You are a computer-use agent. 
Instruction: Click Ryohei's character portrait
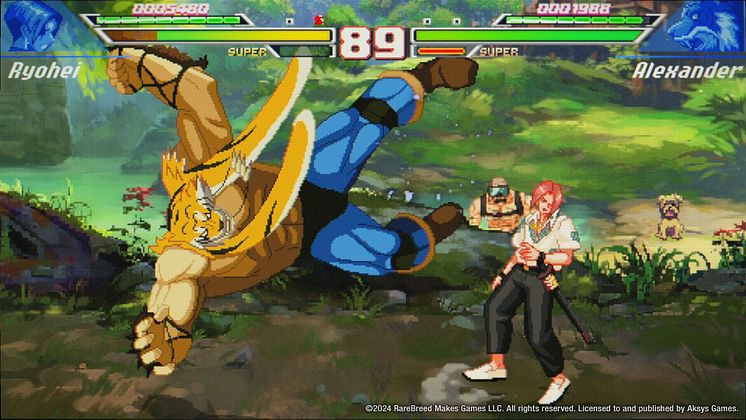(30, 27)
